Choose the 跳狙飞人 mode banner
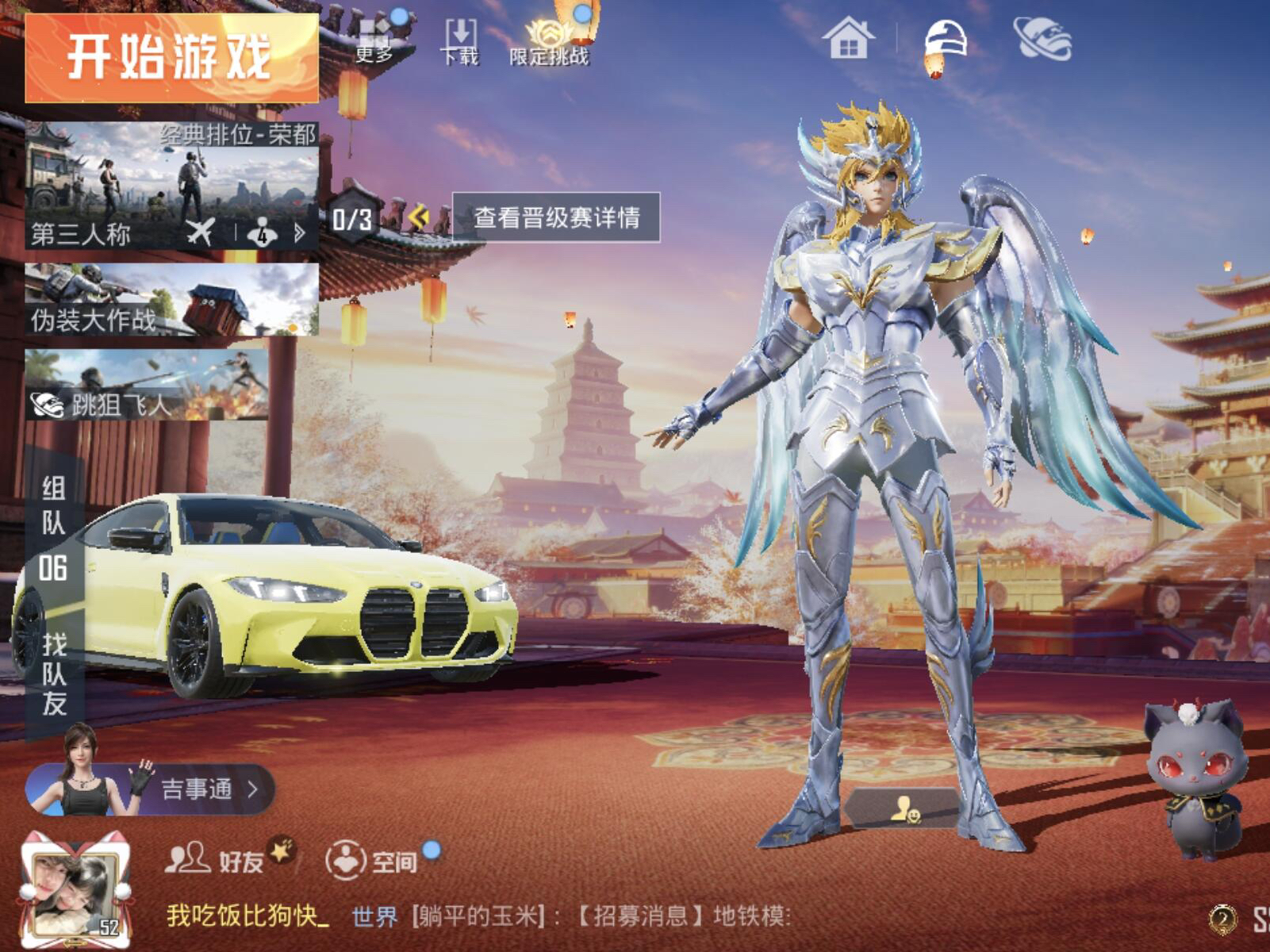This screenshot has width=1270, height=952. pos(147,386)
